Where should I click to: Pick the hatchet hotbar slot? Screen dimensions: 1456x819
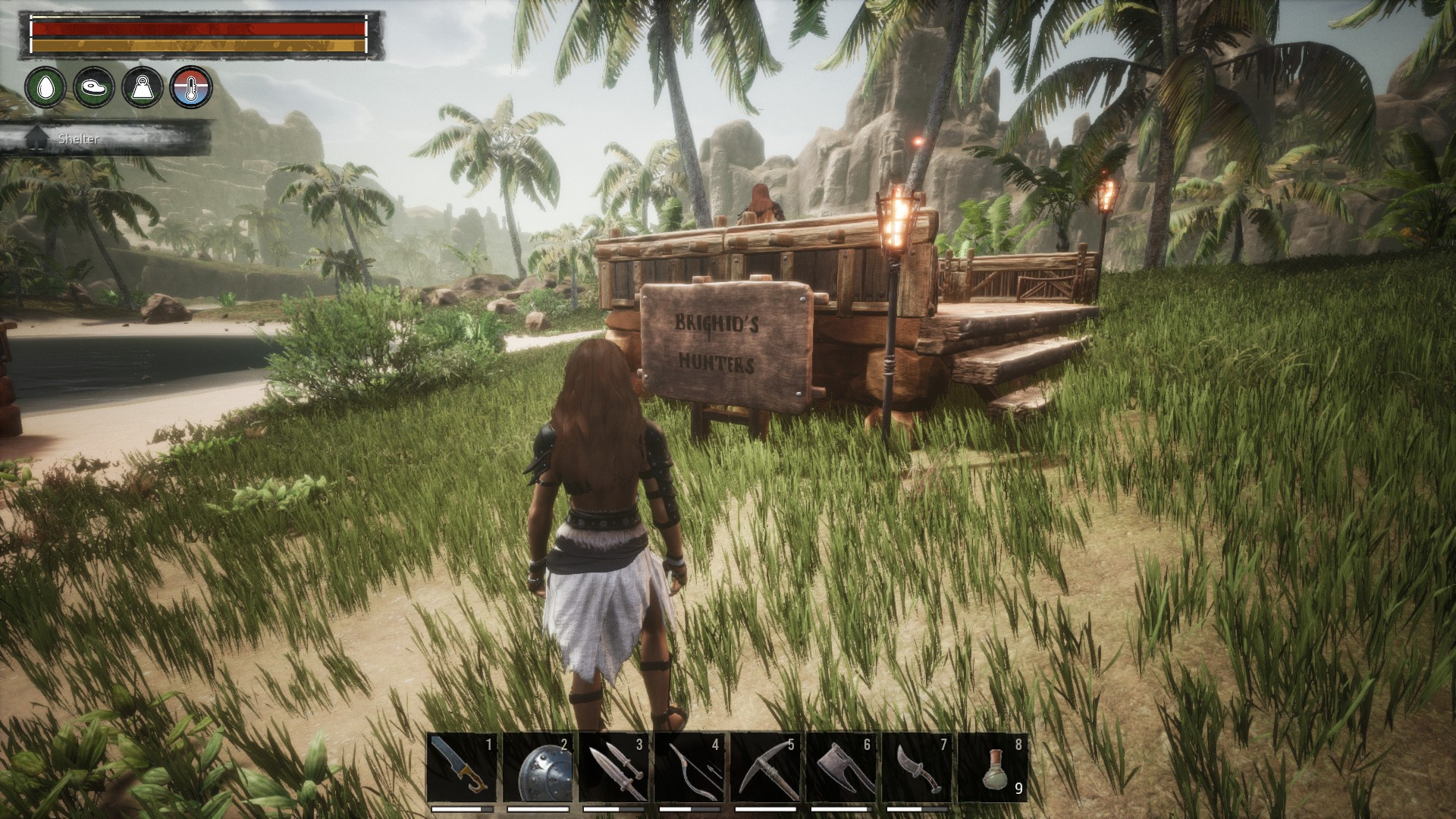click(841, 767)
